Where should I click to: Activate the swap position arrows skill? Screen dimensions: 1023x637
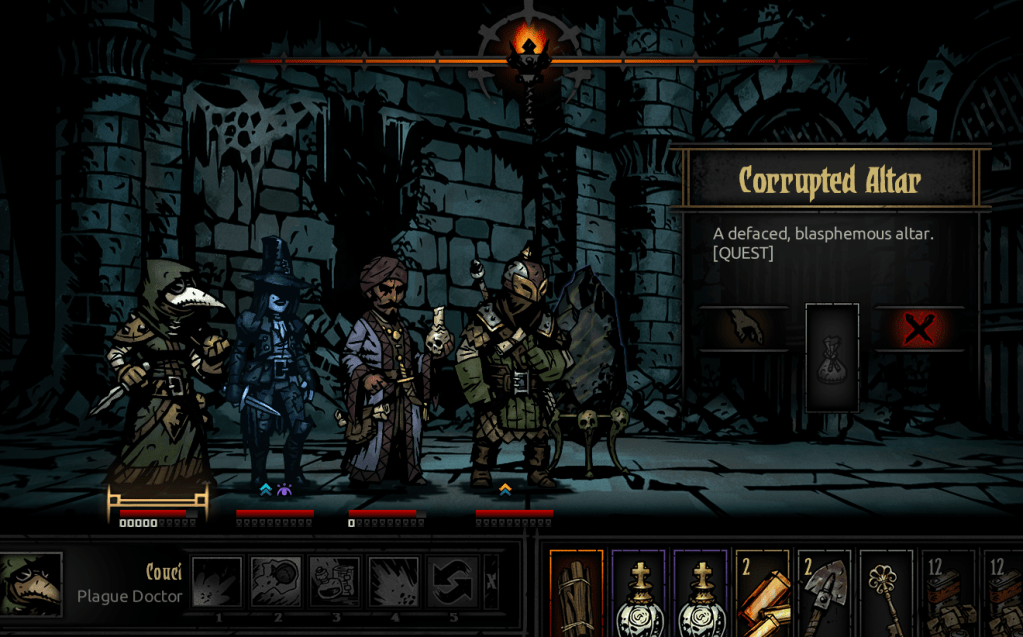[452, 582]
